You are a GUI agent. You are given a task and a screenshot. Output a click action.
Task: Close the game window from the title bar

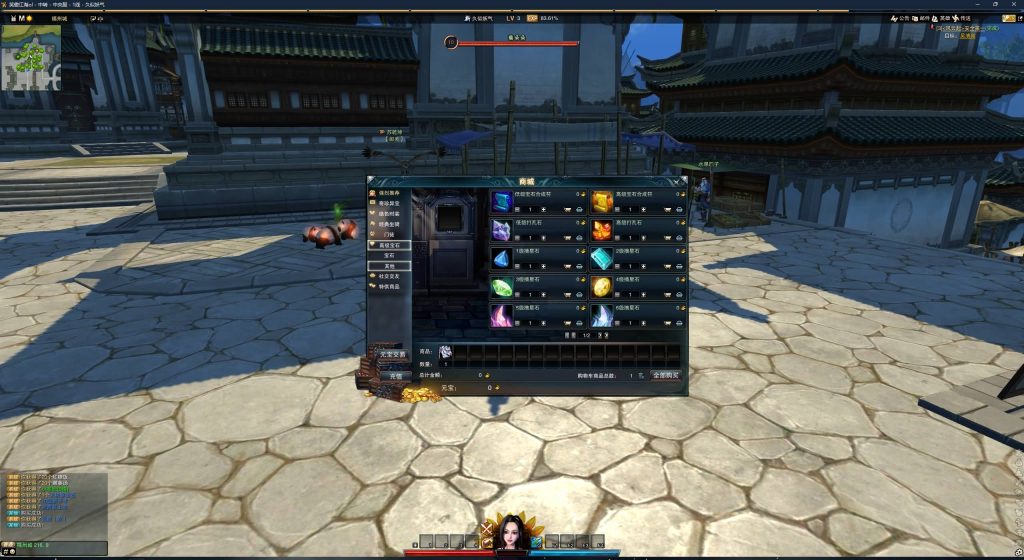tap(1012, 4)
